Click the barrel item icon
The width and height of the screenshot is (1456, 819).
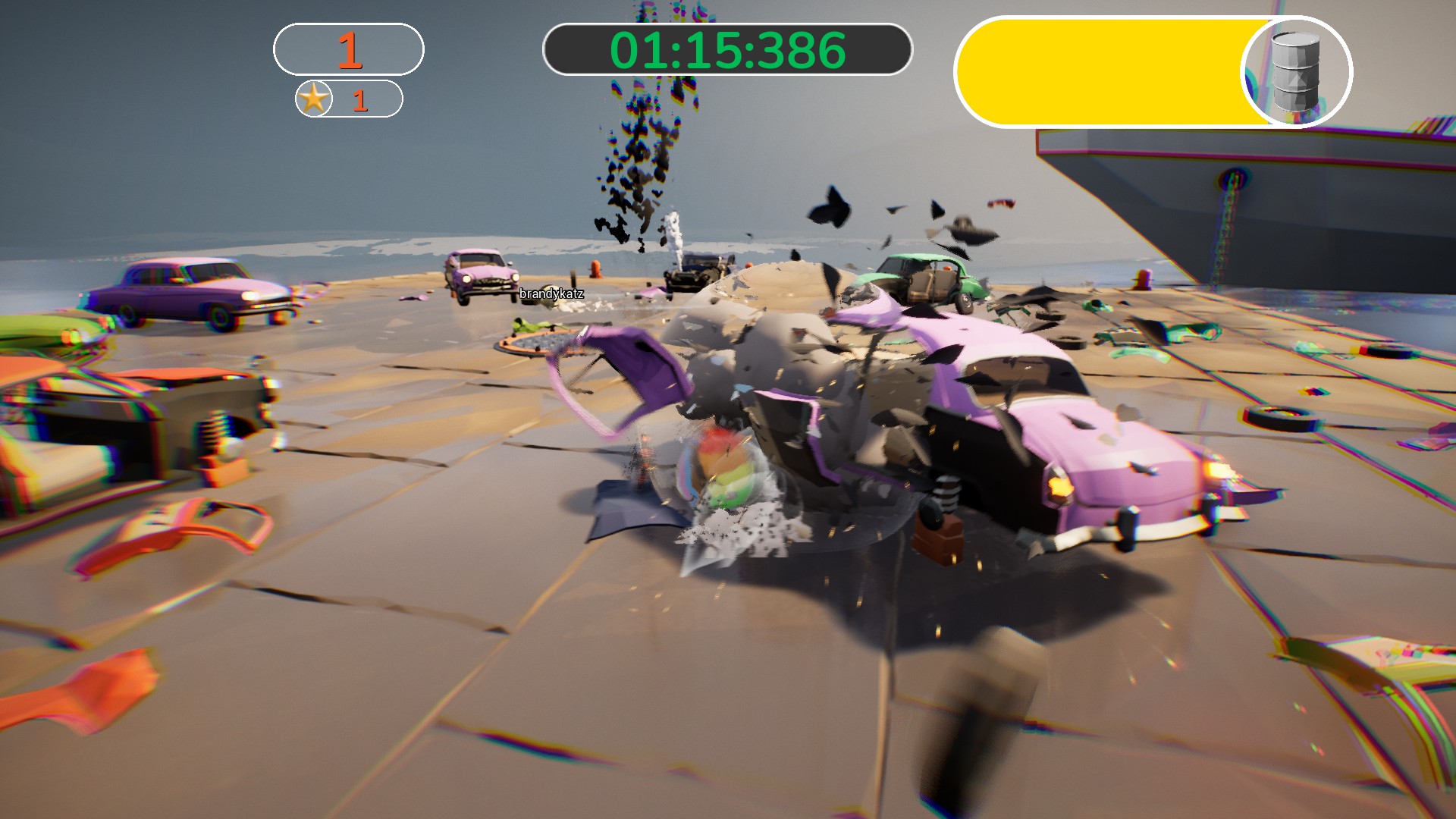[x=1295, y=73]
